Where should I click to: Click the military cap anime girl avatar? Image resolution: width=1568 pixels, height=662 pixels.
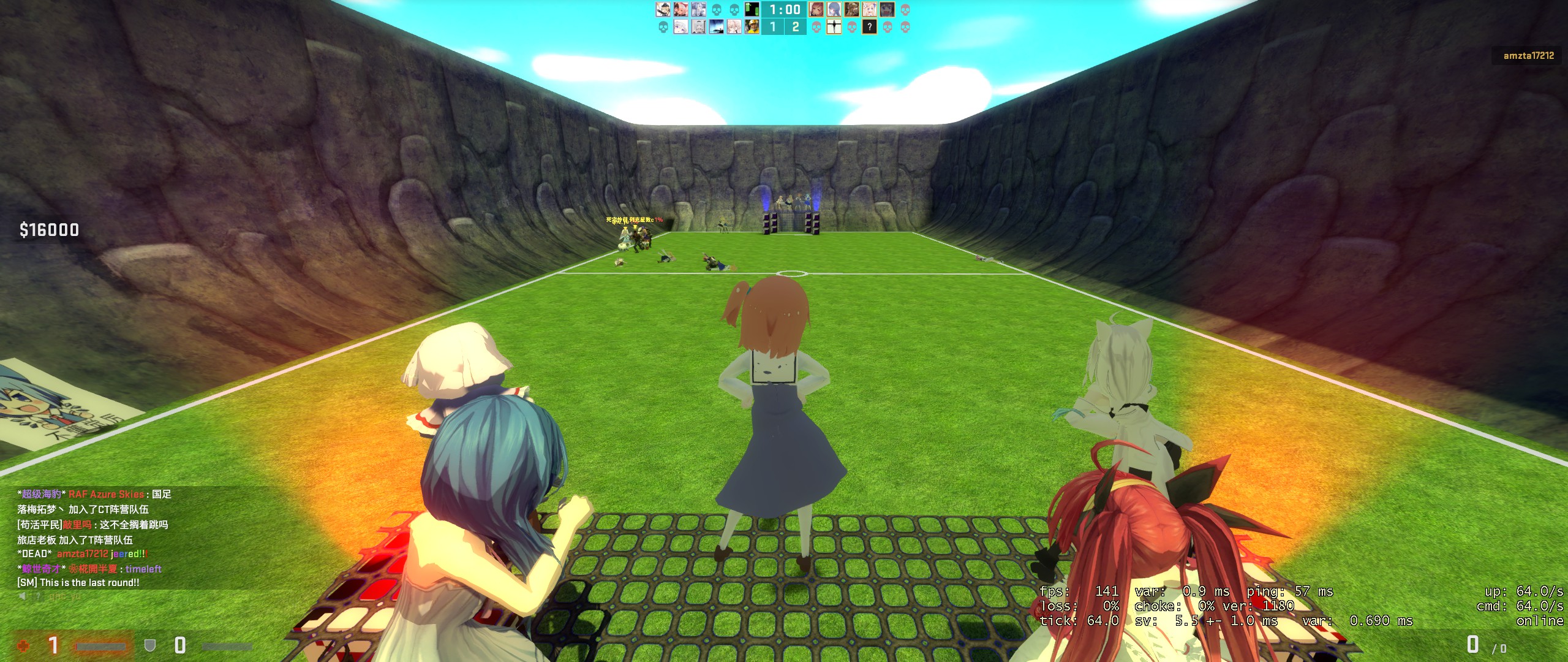point(663,9)
